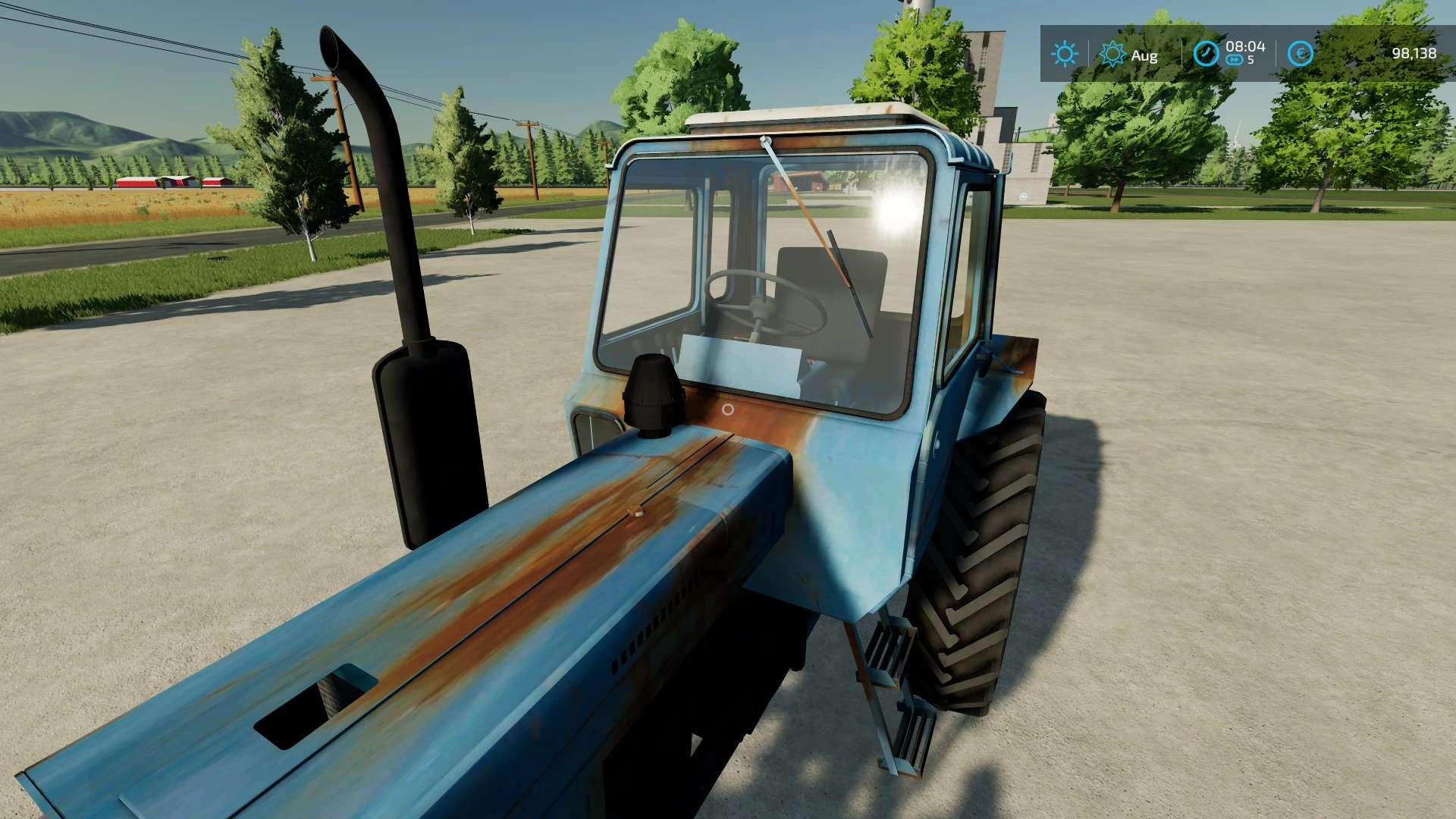Screen dimensions: 1456x819
Task: Select the season icon beside Aug
Action: point(1112,54)
